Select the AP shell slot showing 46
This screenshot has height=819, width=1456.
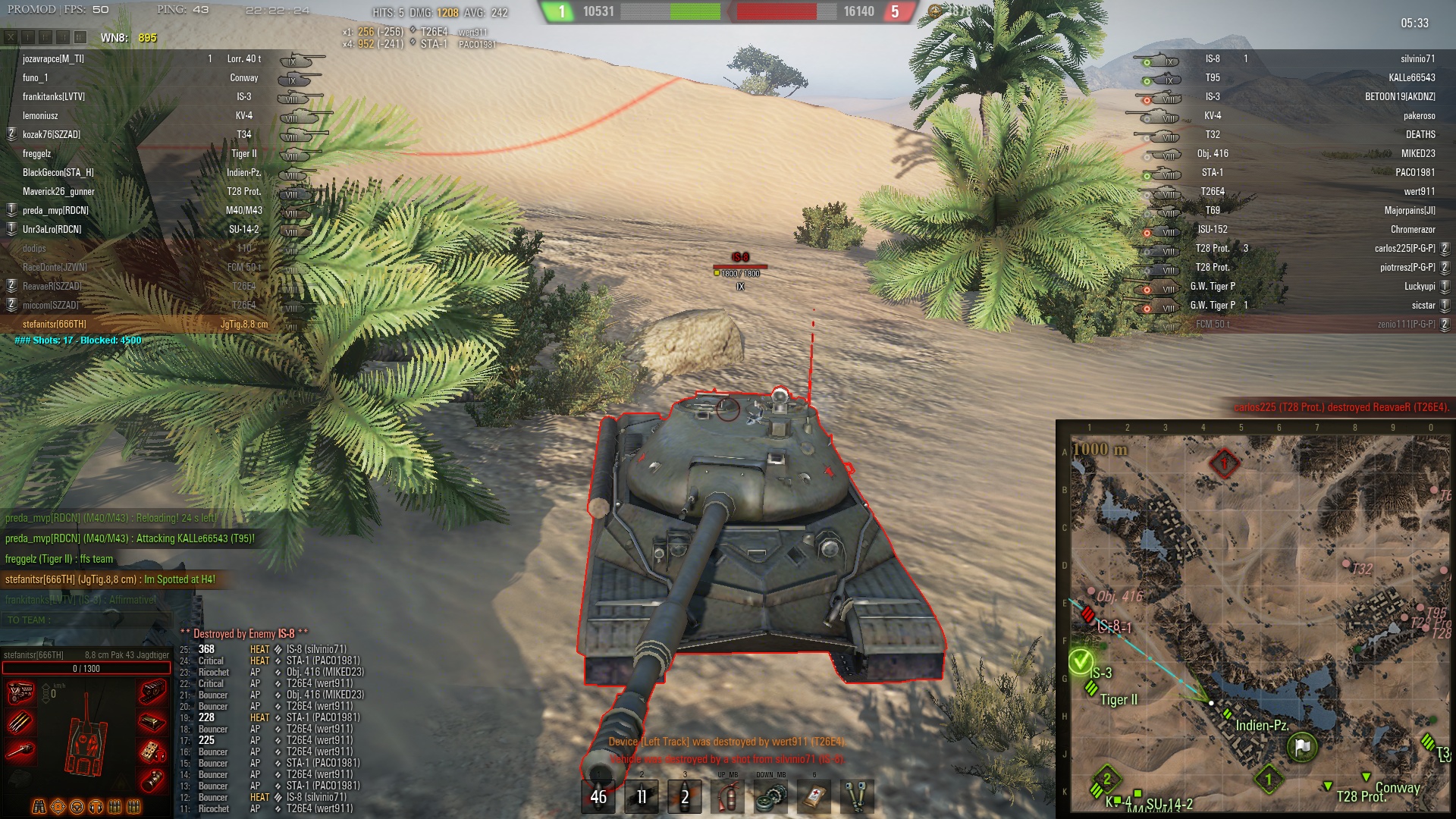[x=598, y=796]
